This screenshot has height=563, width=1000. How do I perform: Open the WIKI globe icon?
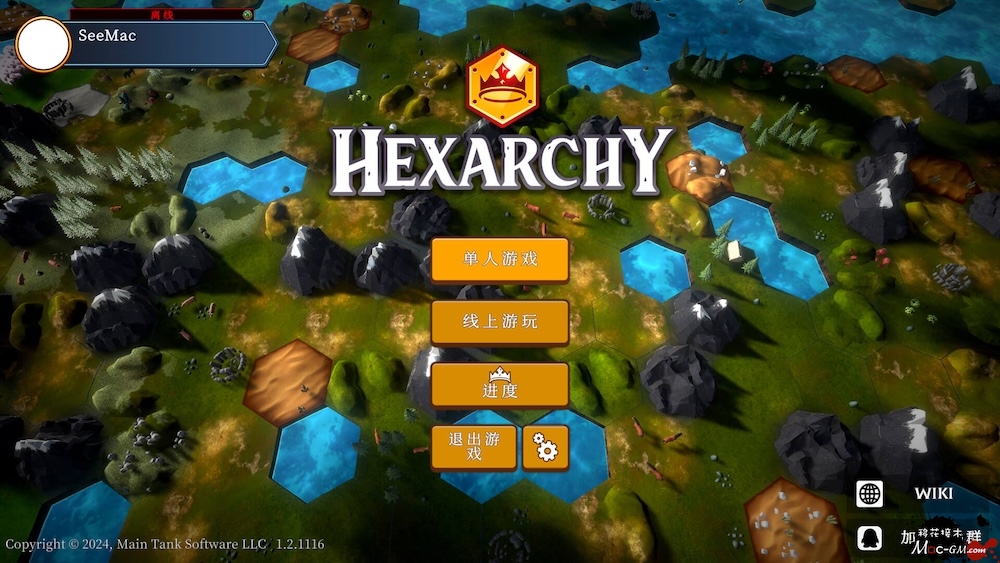(870, 493)
